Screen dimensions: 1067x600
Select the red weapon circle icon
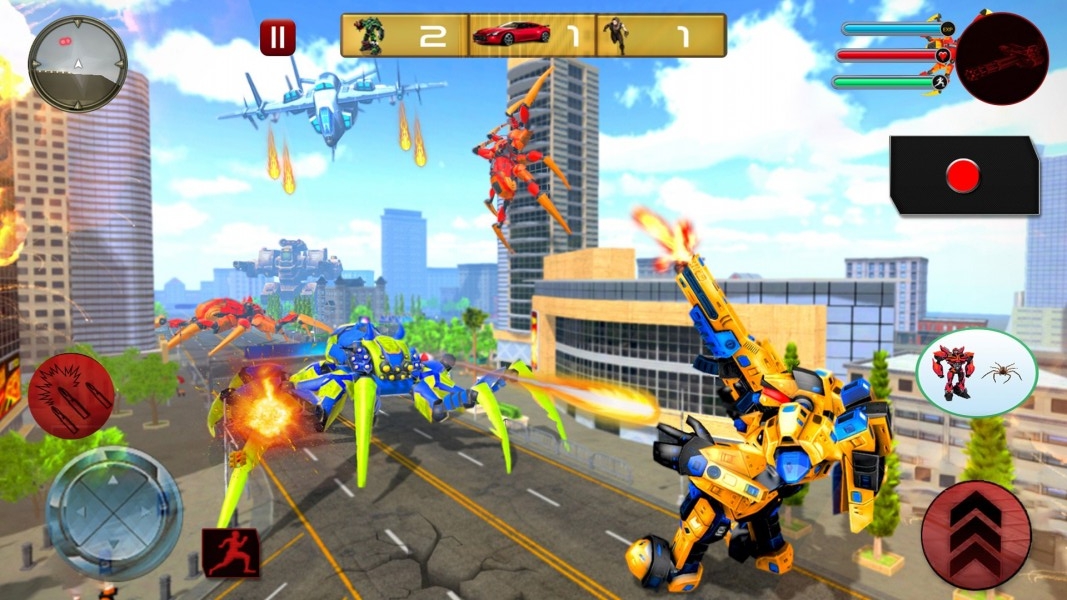coord(1001,58)
